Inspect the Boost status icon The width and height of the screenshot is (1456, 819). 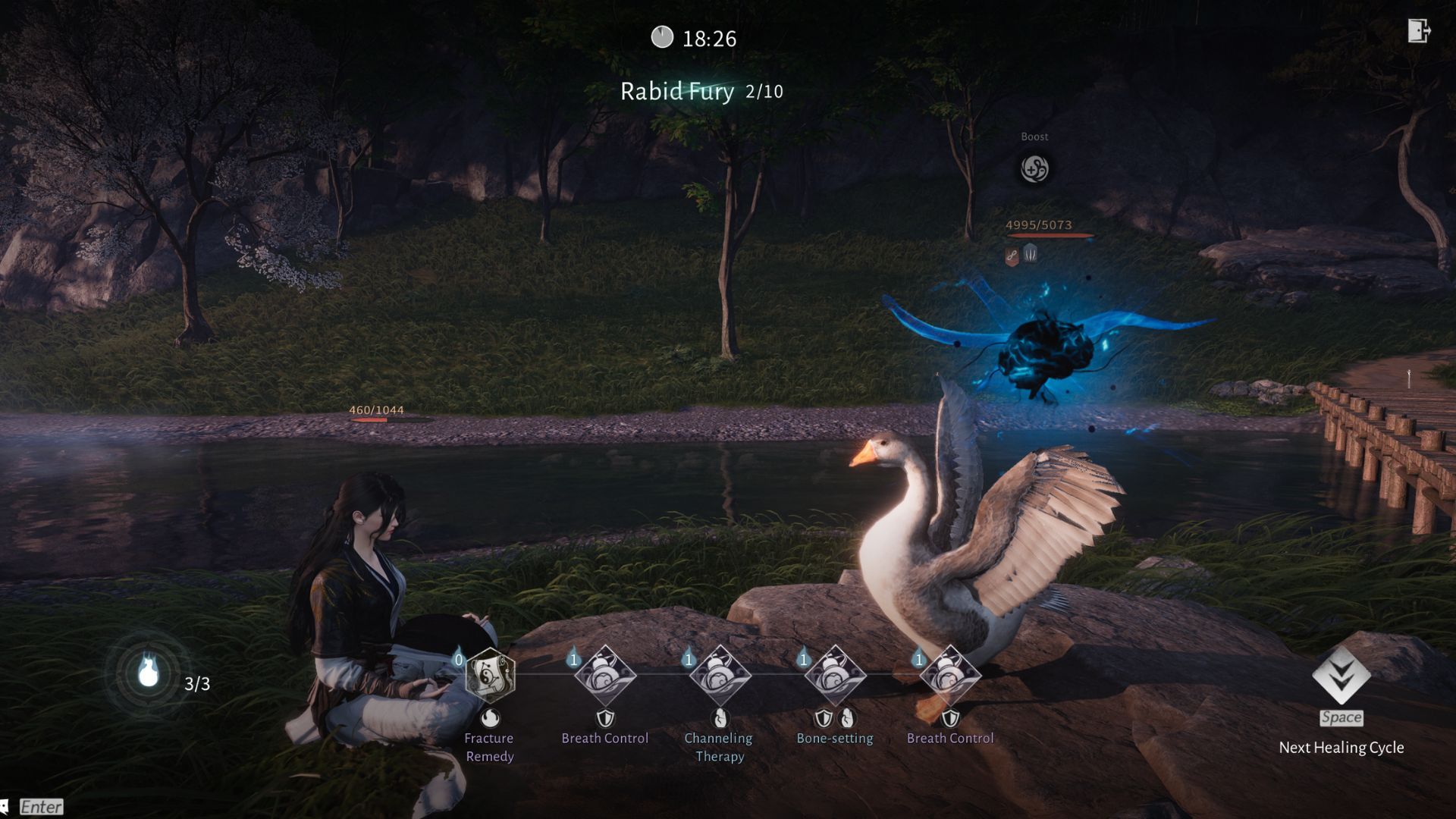coord(1034,168)
